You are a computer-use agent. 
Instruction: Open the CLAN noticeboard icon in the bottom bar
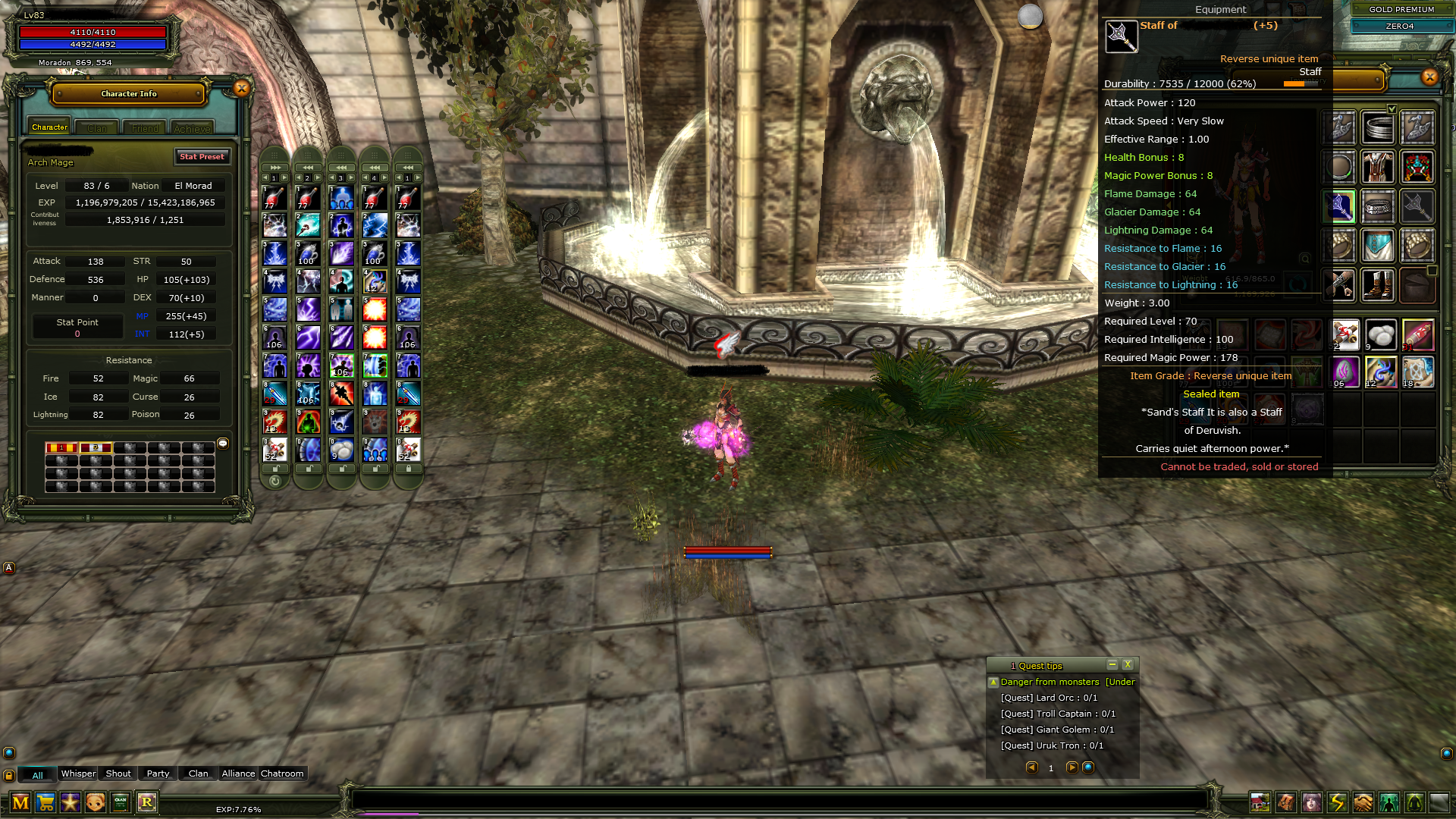coord(121,802)
